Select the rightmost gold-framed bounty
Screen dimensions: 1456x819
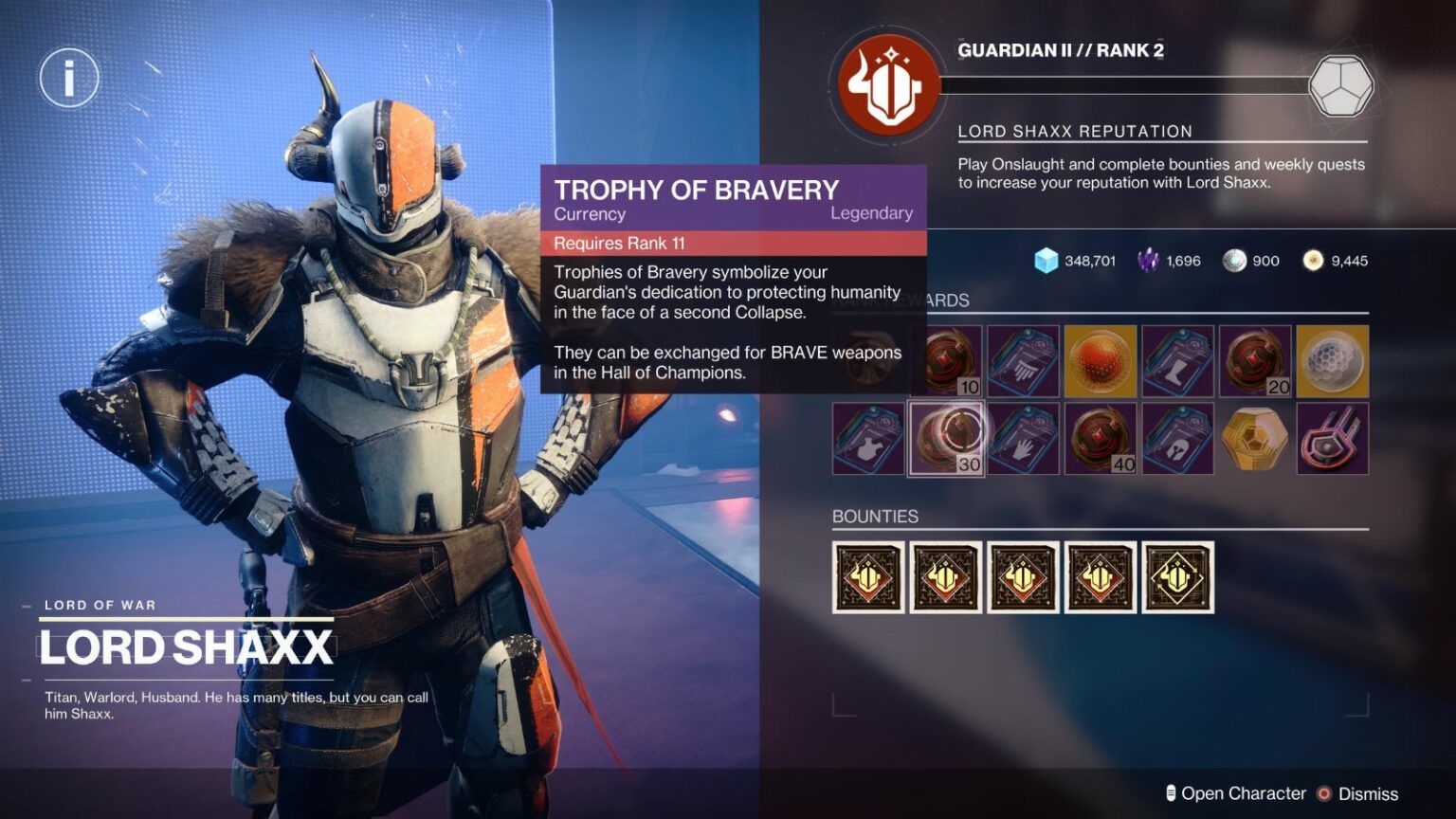pos(1177,575)
